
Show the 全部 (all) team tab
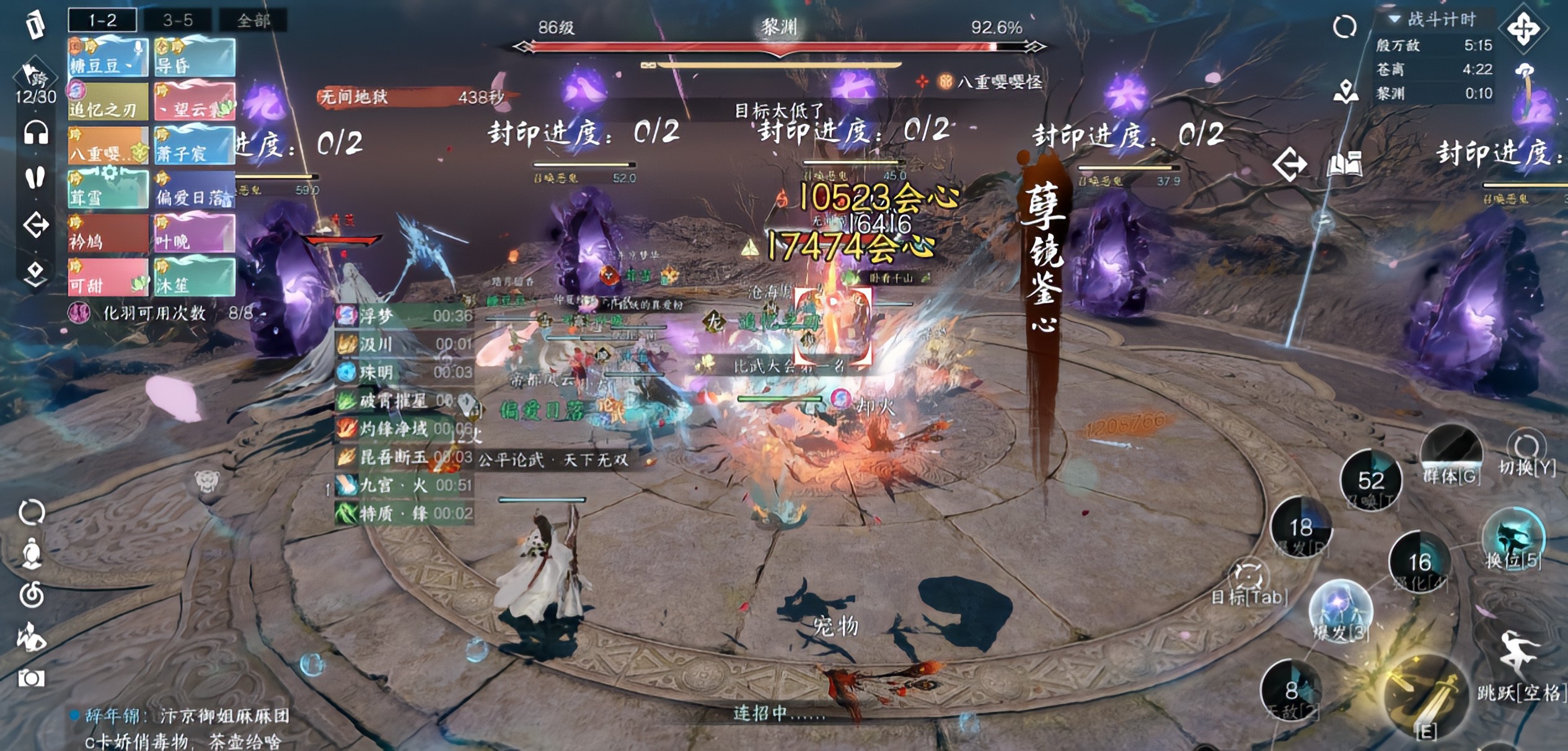(253, 20)
